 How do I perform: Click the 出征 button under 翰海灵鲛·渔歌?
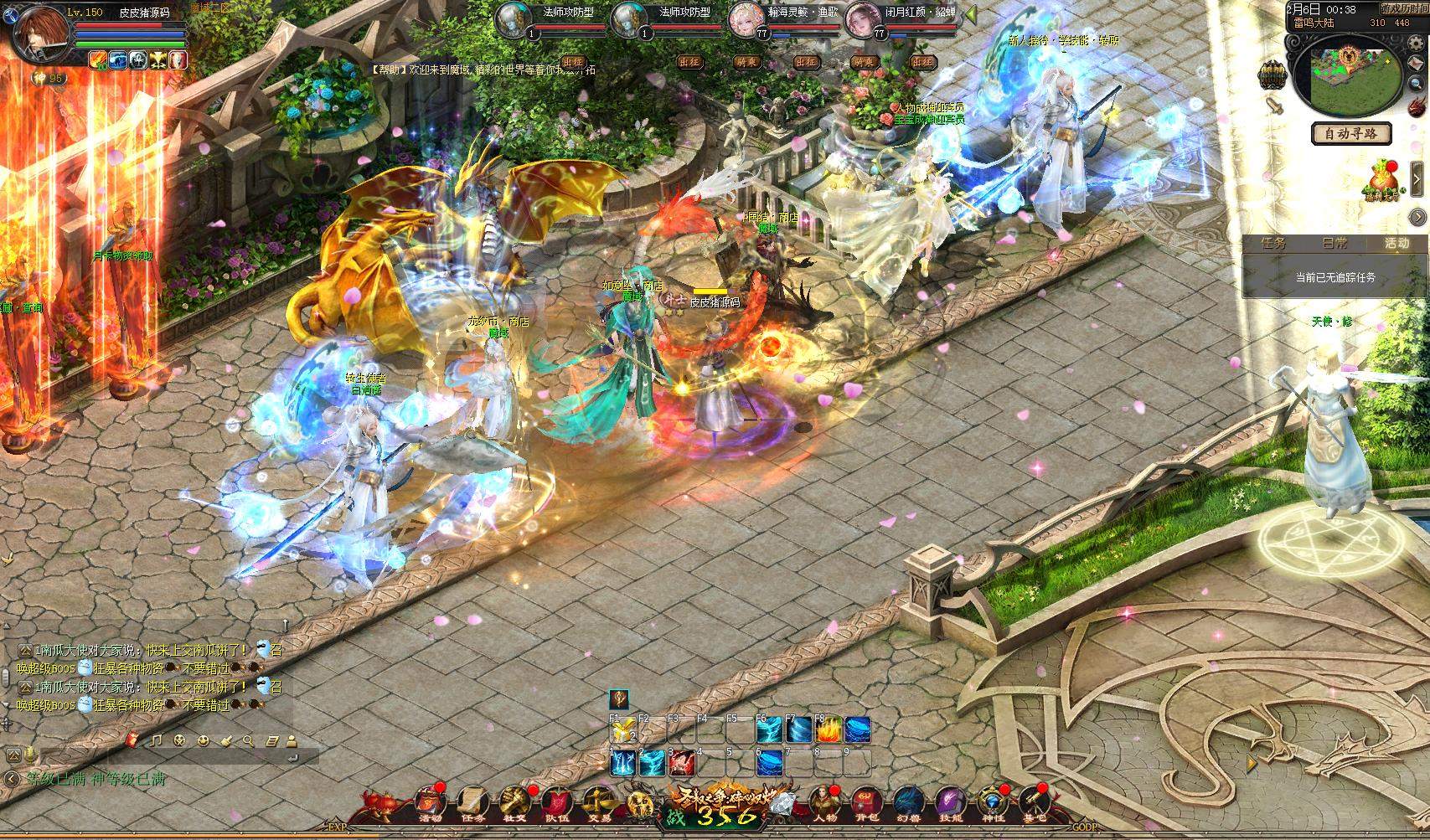pos(804,64)
